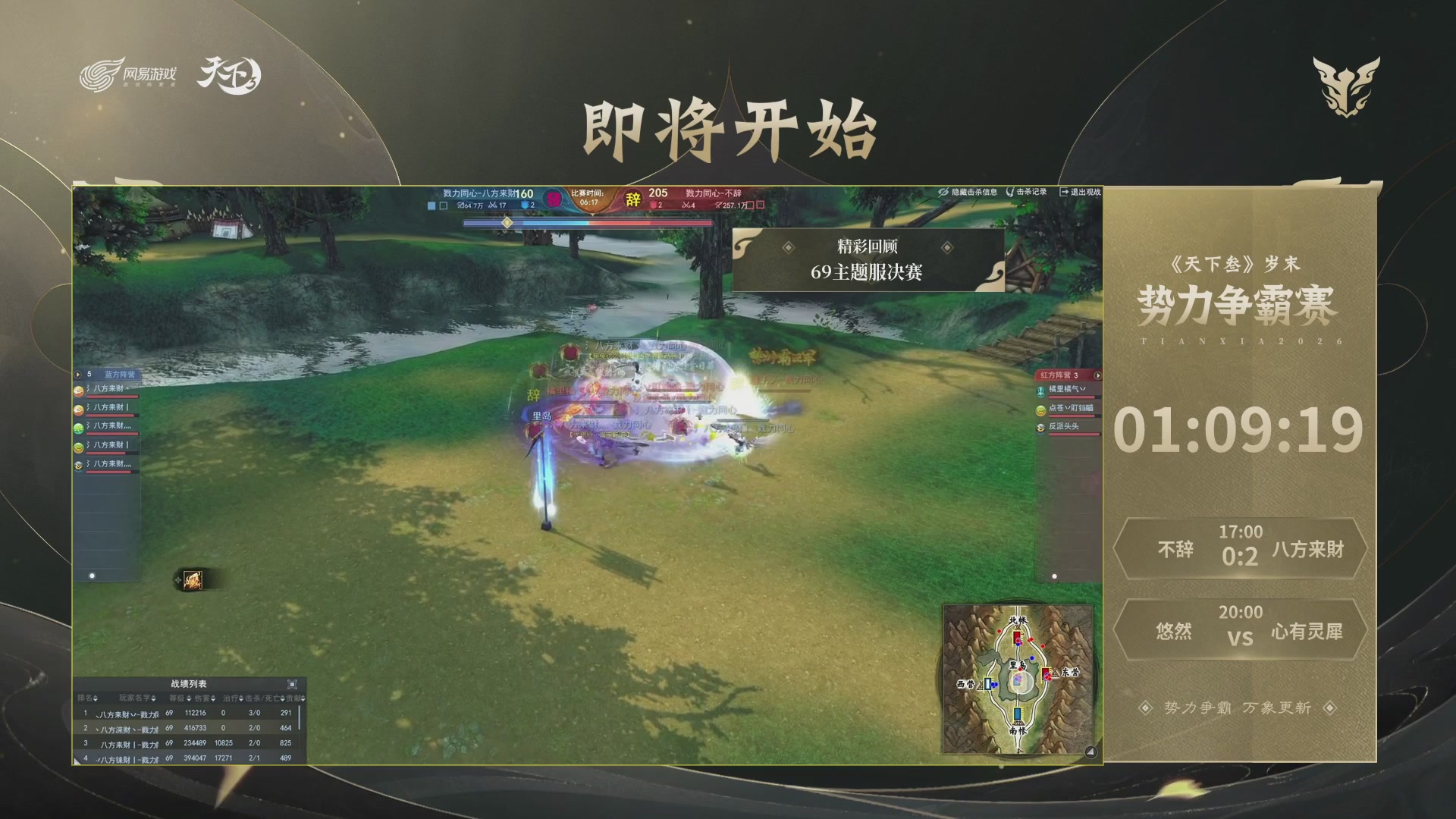Collapse the 红方阵营 team panel
1456x819 pixels.
click(1098, 376)
